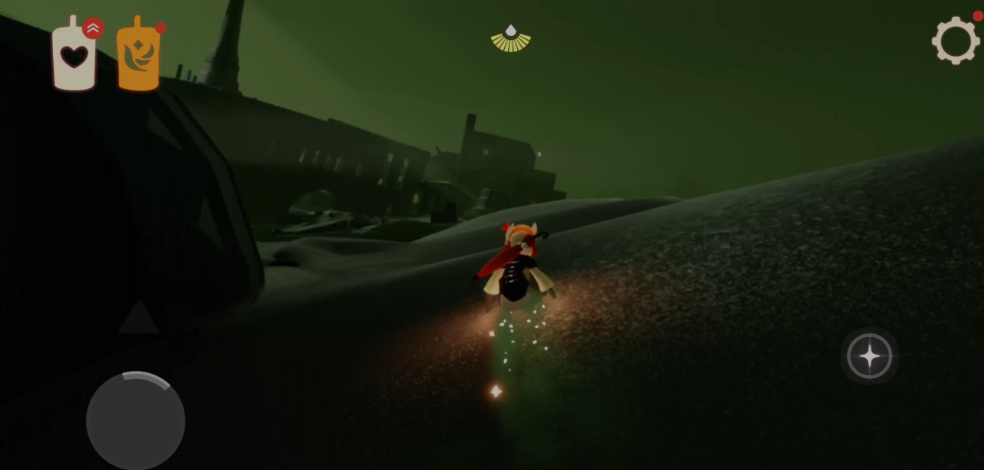Open the white heart candle menu

[x=74, y=56]
